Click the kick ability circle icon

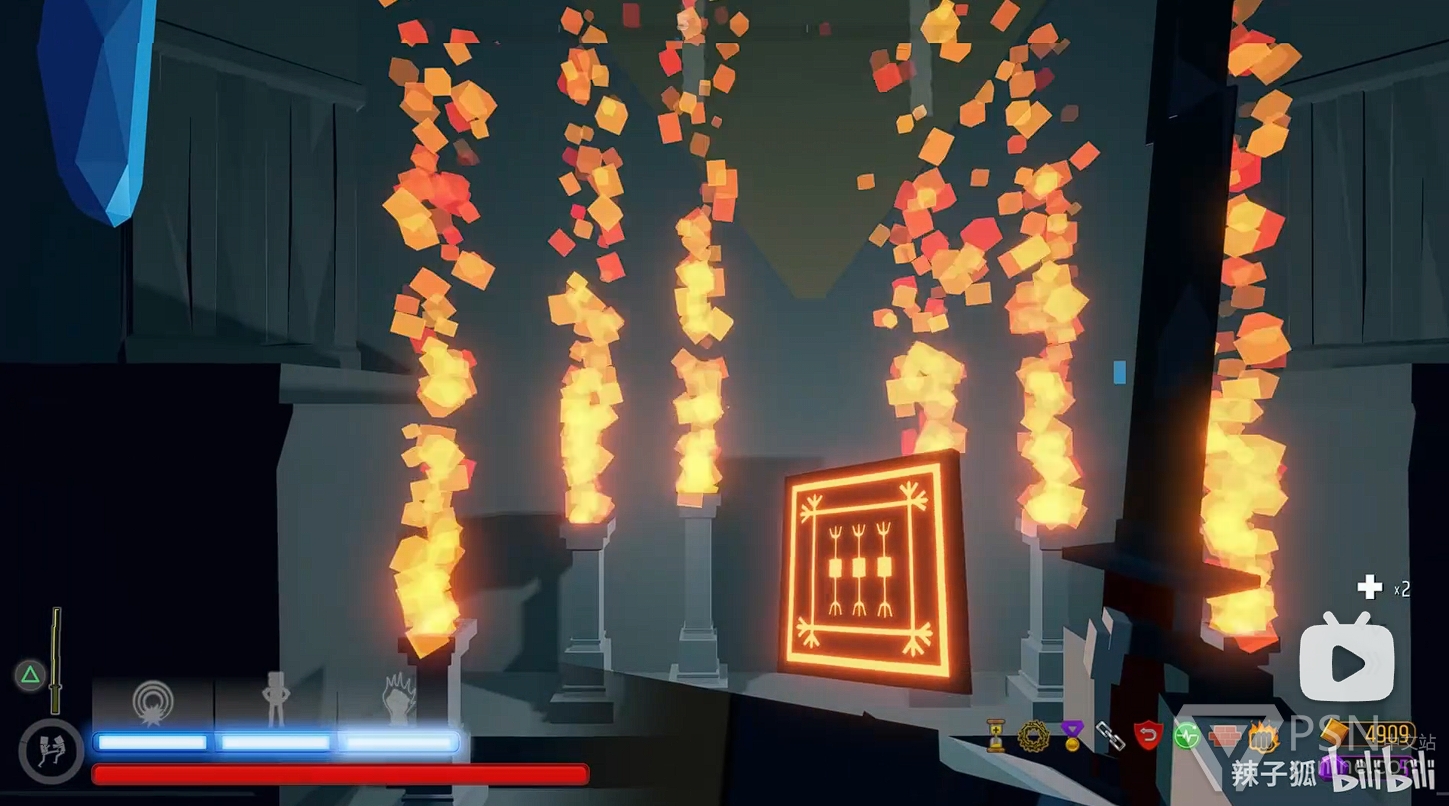click(x=50, y=750)
